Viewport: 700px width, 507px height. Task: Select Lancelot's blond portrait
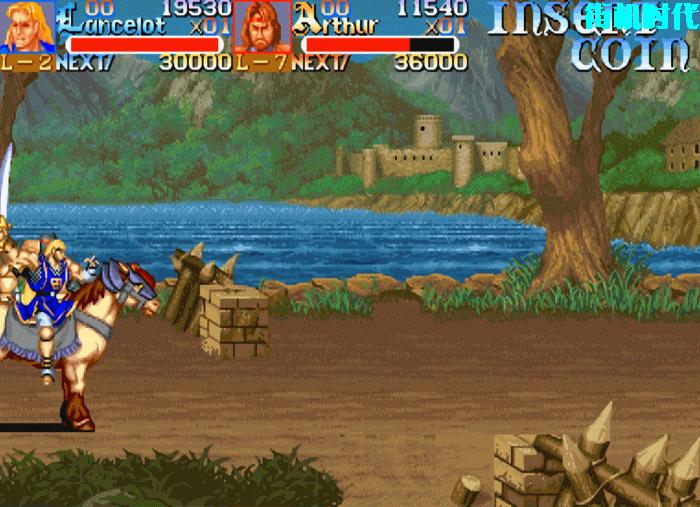coord(27,27)
